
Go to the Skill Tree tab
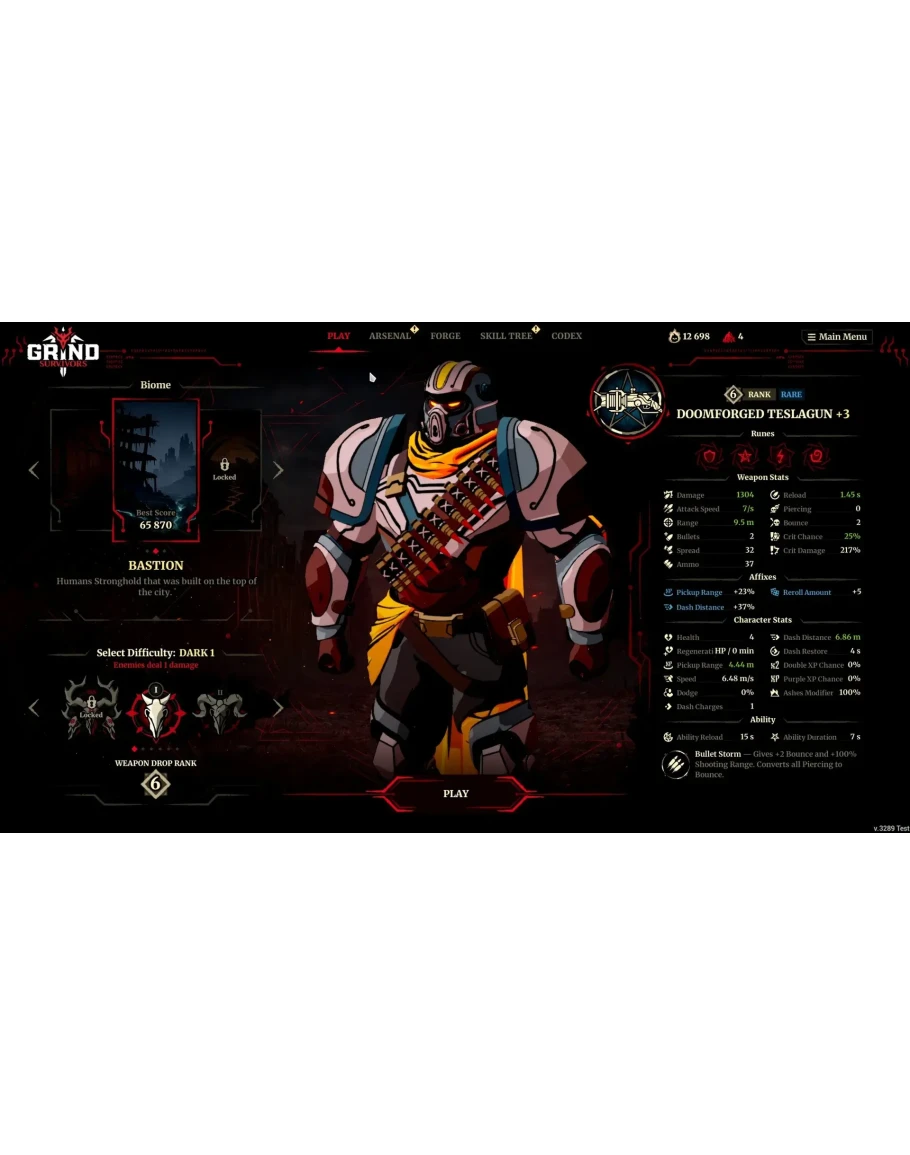pyautogui.click(x=506, y=336)
